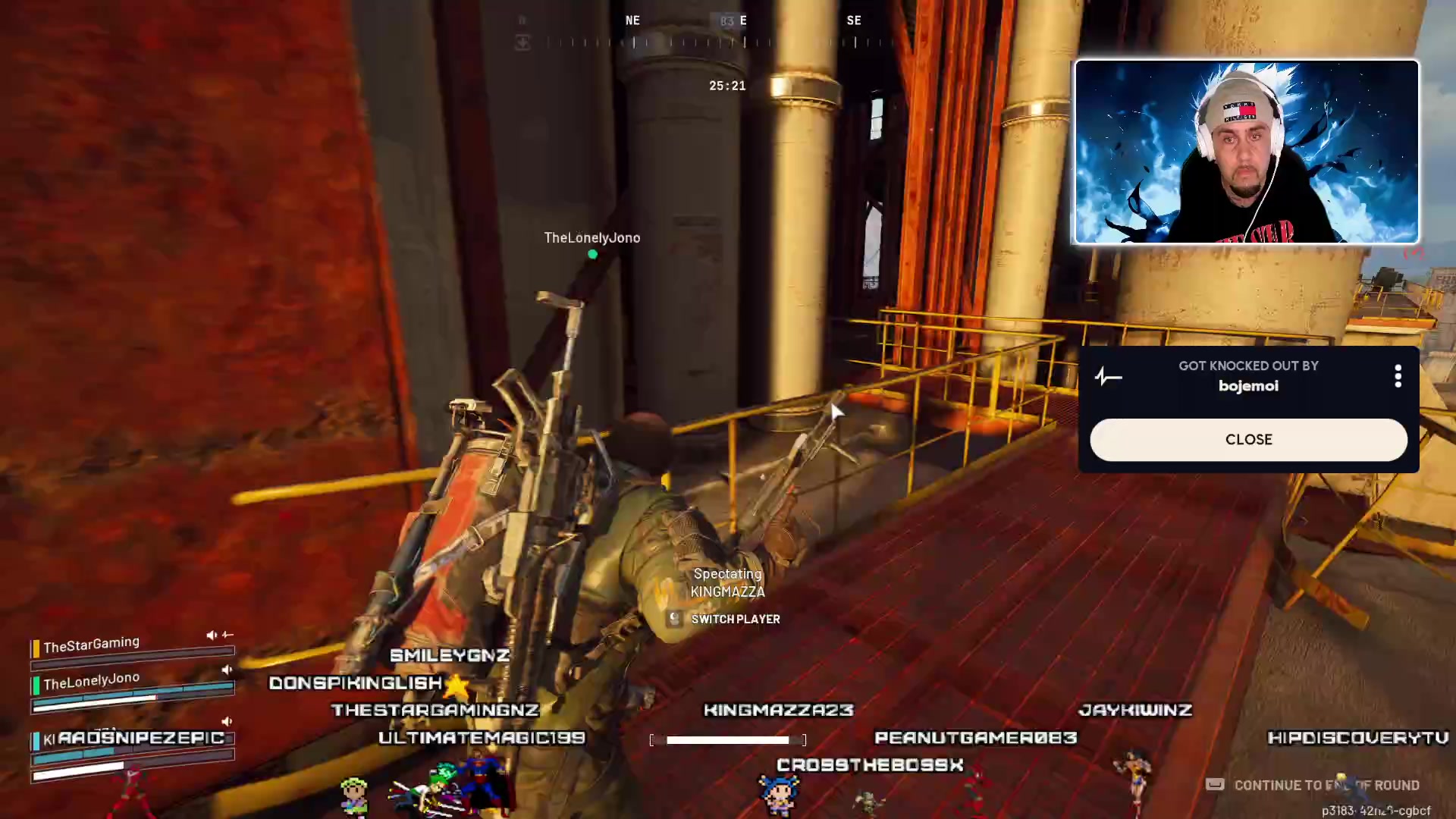
Task: Switch to another spectated player
Action: [x=726, y=619]
